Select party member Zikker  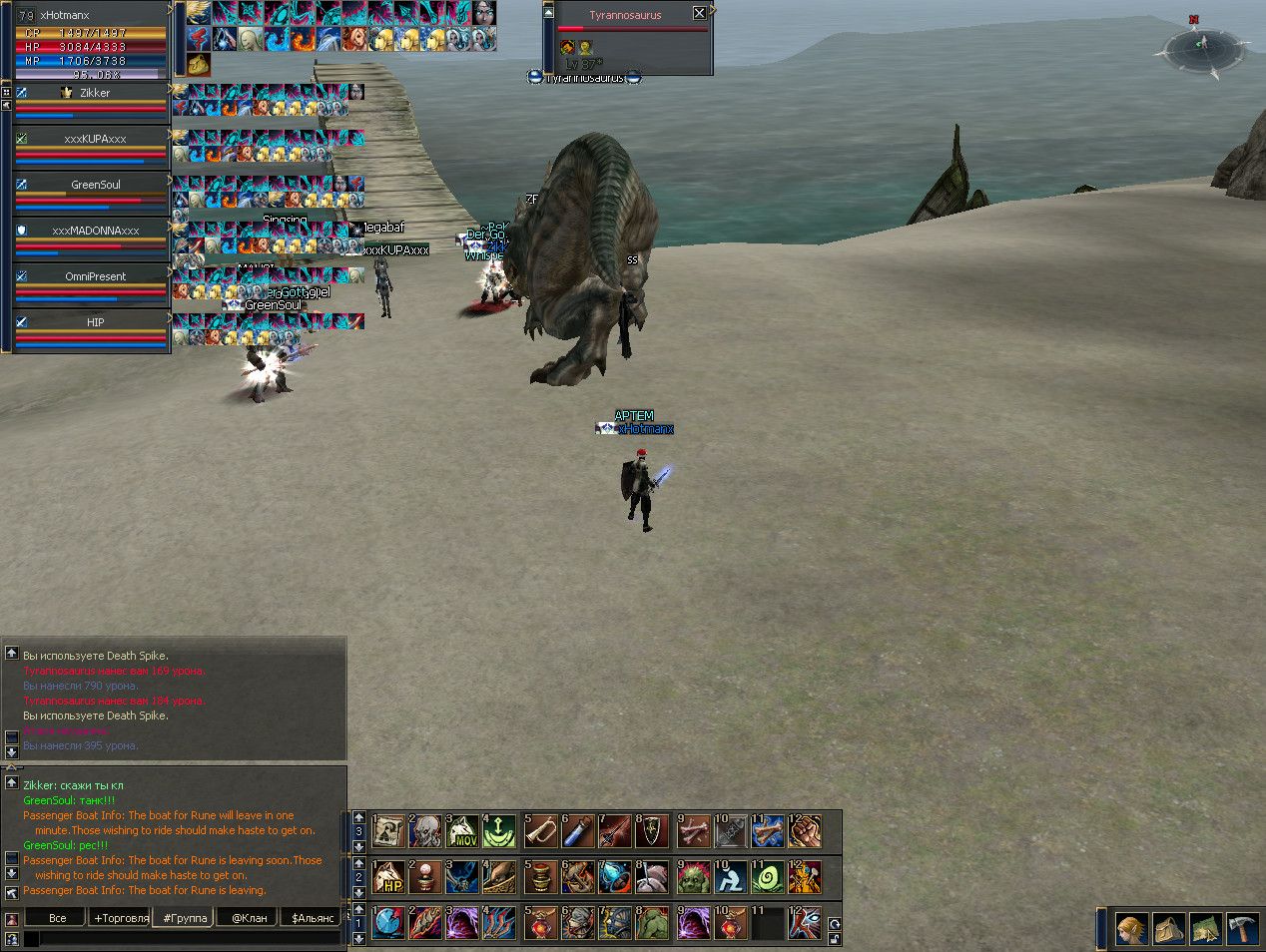95,93
